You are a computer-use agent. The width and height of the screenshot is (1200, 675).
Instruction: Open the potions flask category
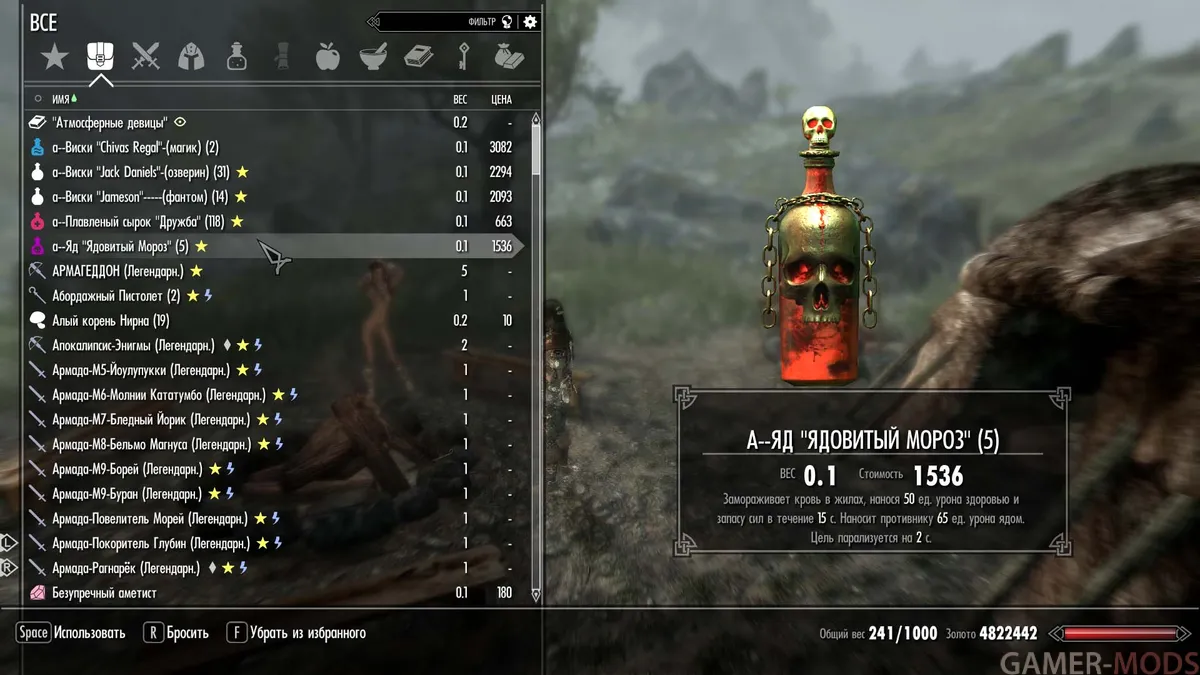point(237,57)
